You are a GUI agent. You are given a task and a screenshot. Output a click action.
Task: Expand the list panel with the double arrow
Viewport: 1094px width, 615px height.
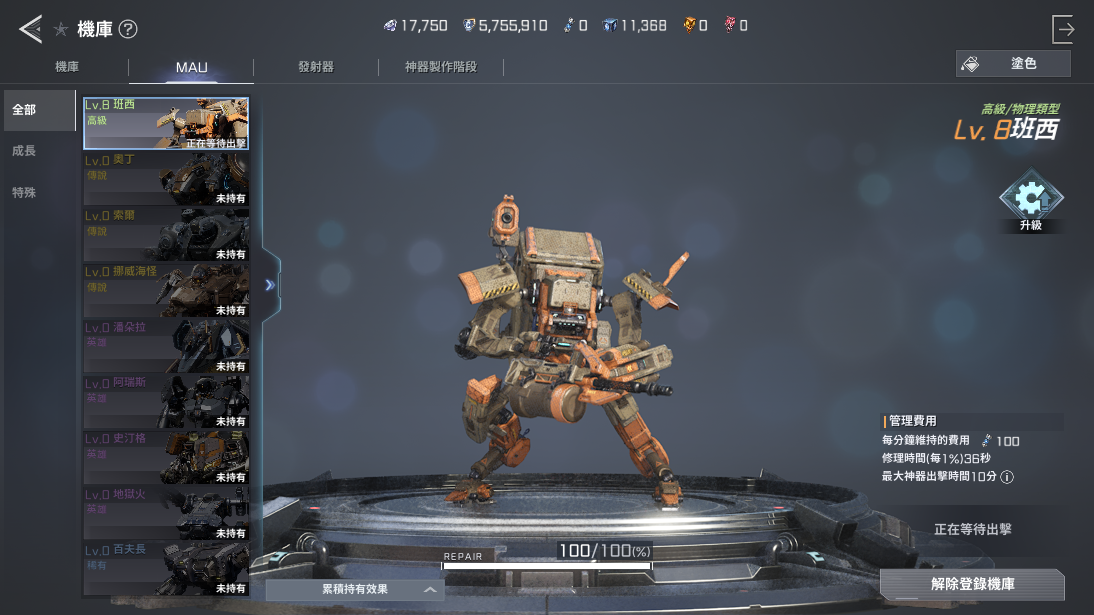270,285
